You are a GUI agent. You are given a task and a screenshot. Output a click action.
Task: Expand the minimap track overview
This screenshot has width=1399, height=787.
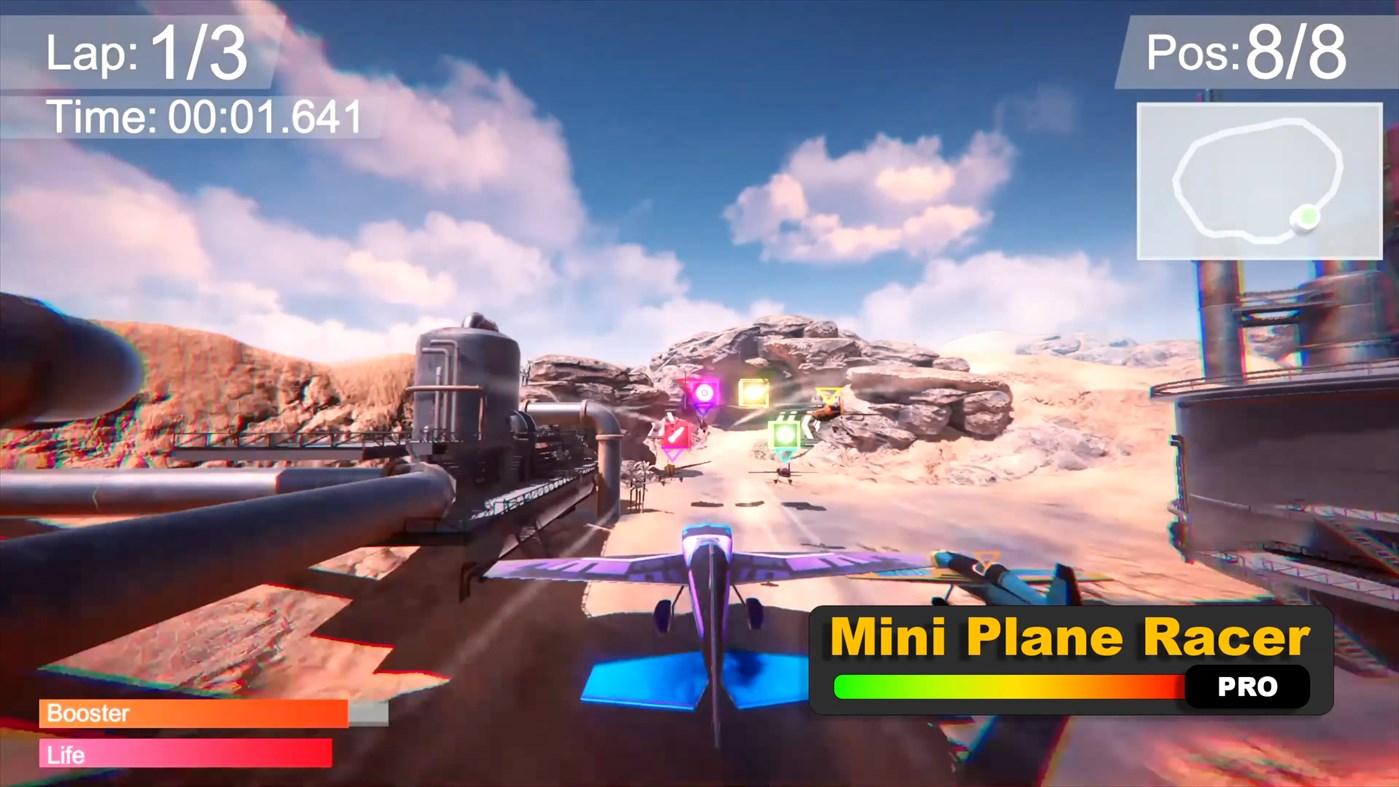[x=1258, y=180]
